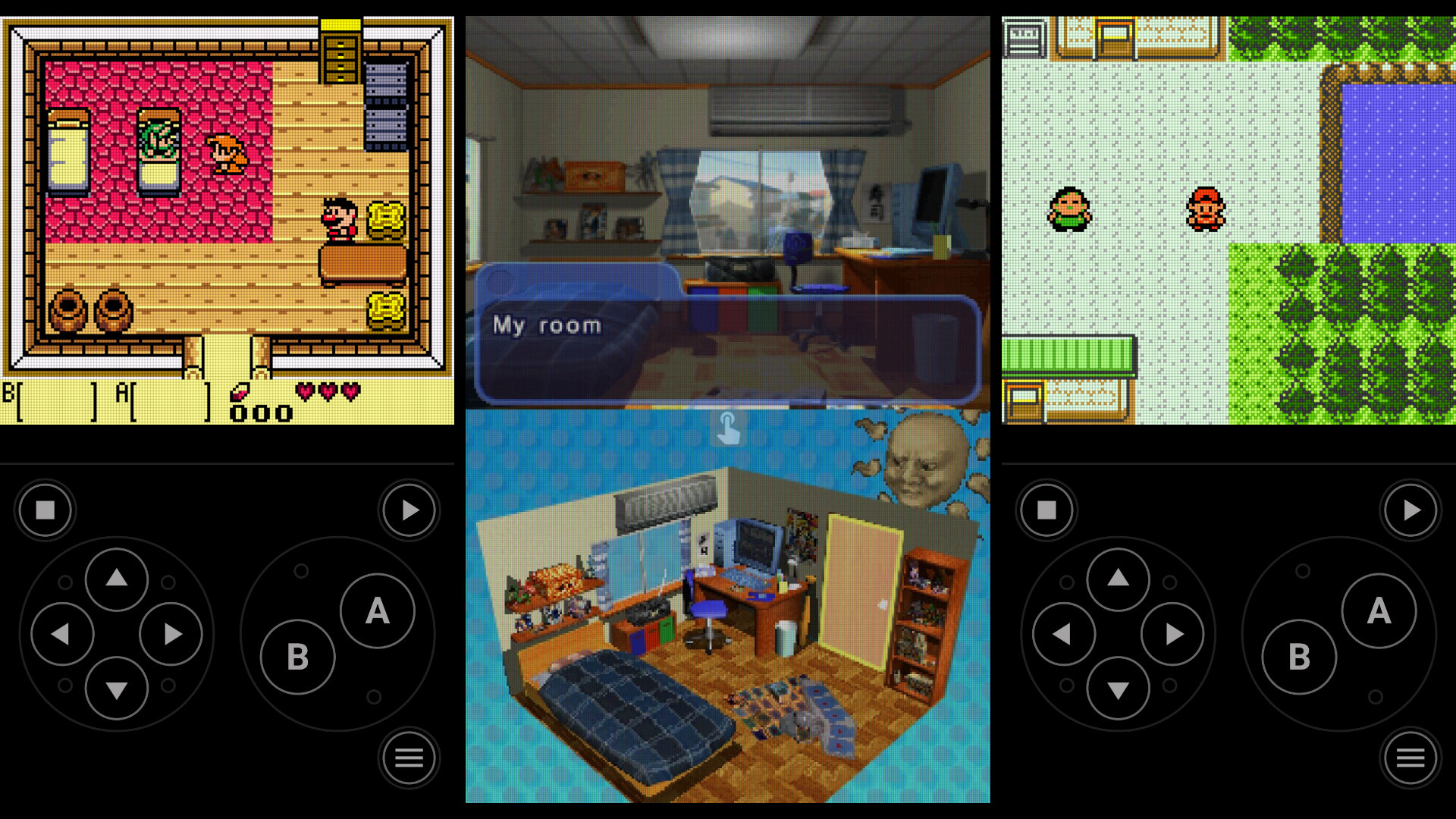The height and width of the screenshot is (819, 1456).
Task: Tap D-pad right on the pond town game's controller
Action: (1173, 634)
